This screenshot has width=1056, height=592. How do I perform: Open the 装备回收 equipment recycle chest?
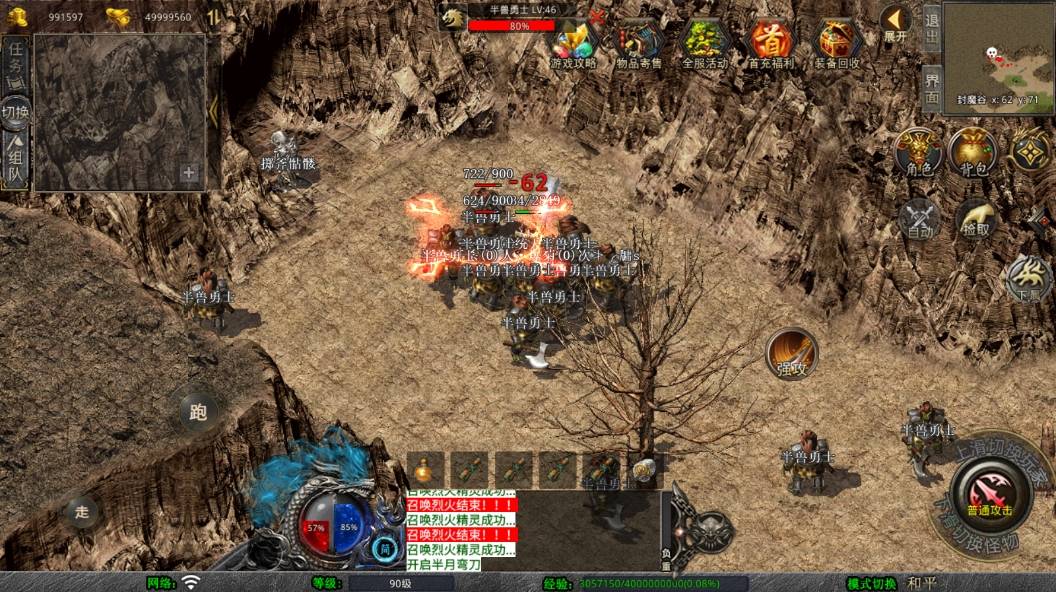(838, 43)
